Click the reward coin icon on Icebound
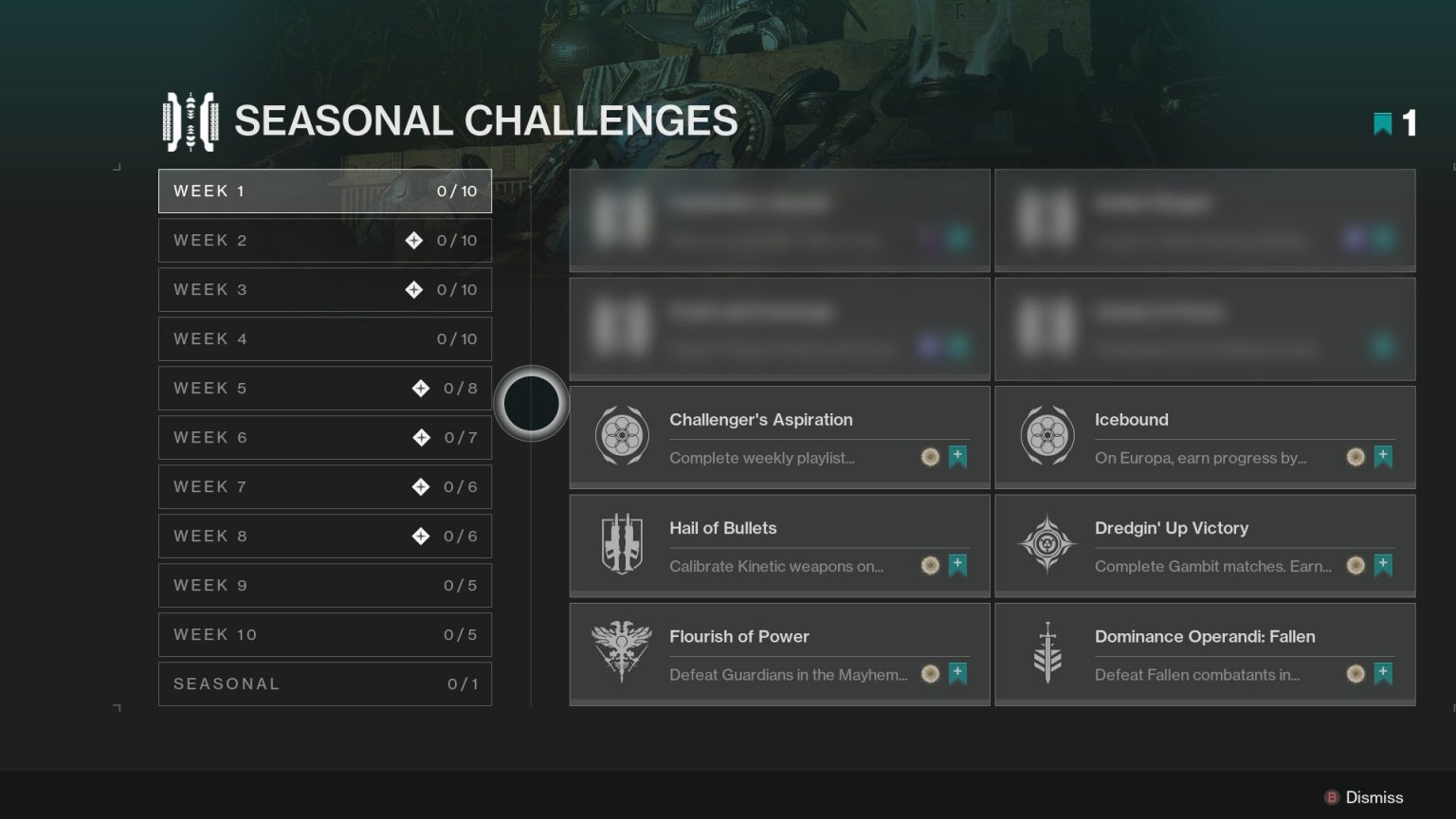The height and width of the screenshot is (819, 1456). coord(1356,457)
